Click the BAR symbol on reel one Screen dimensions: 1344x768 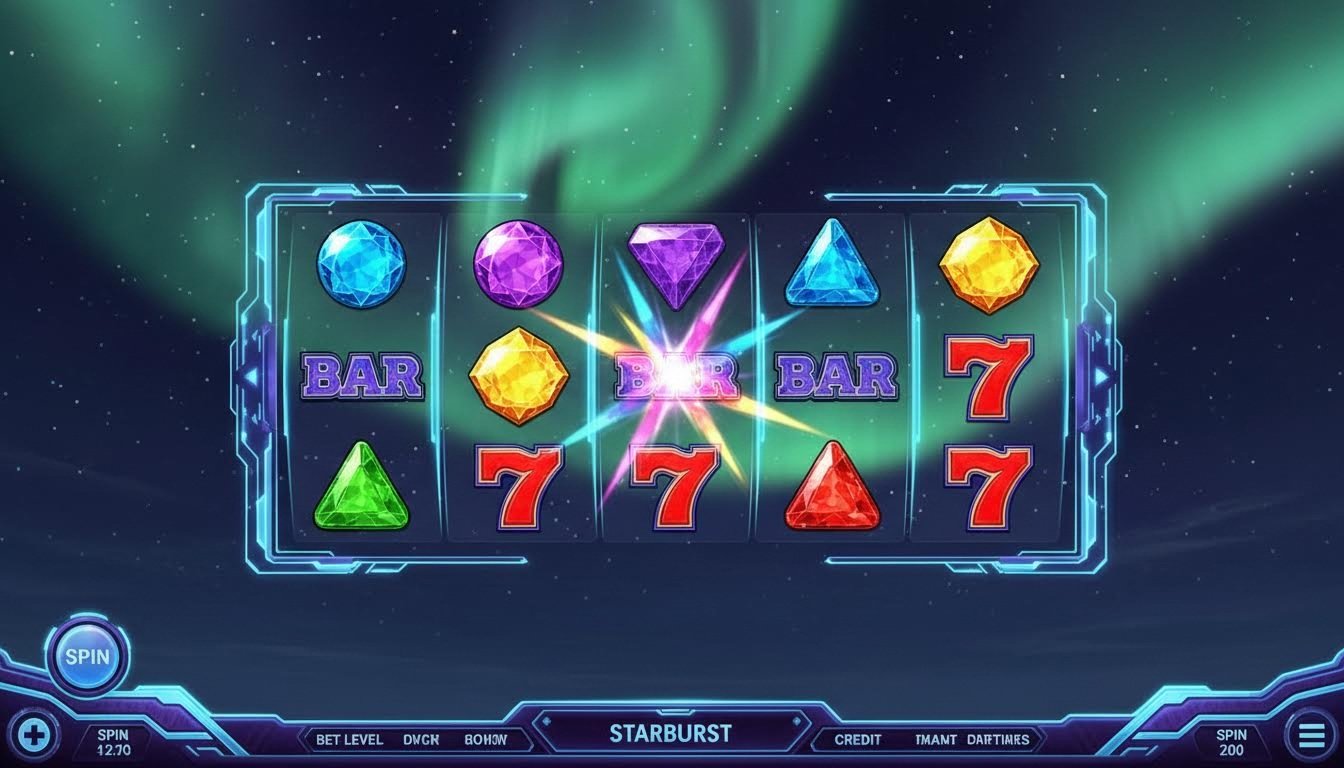pos(363,379)
